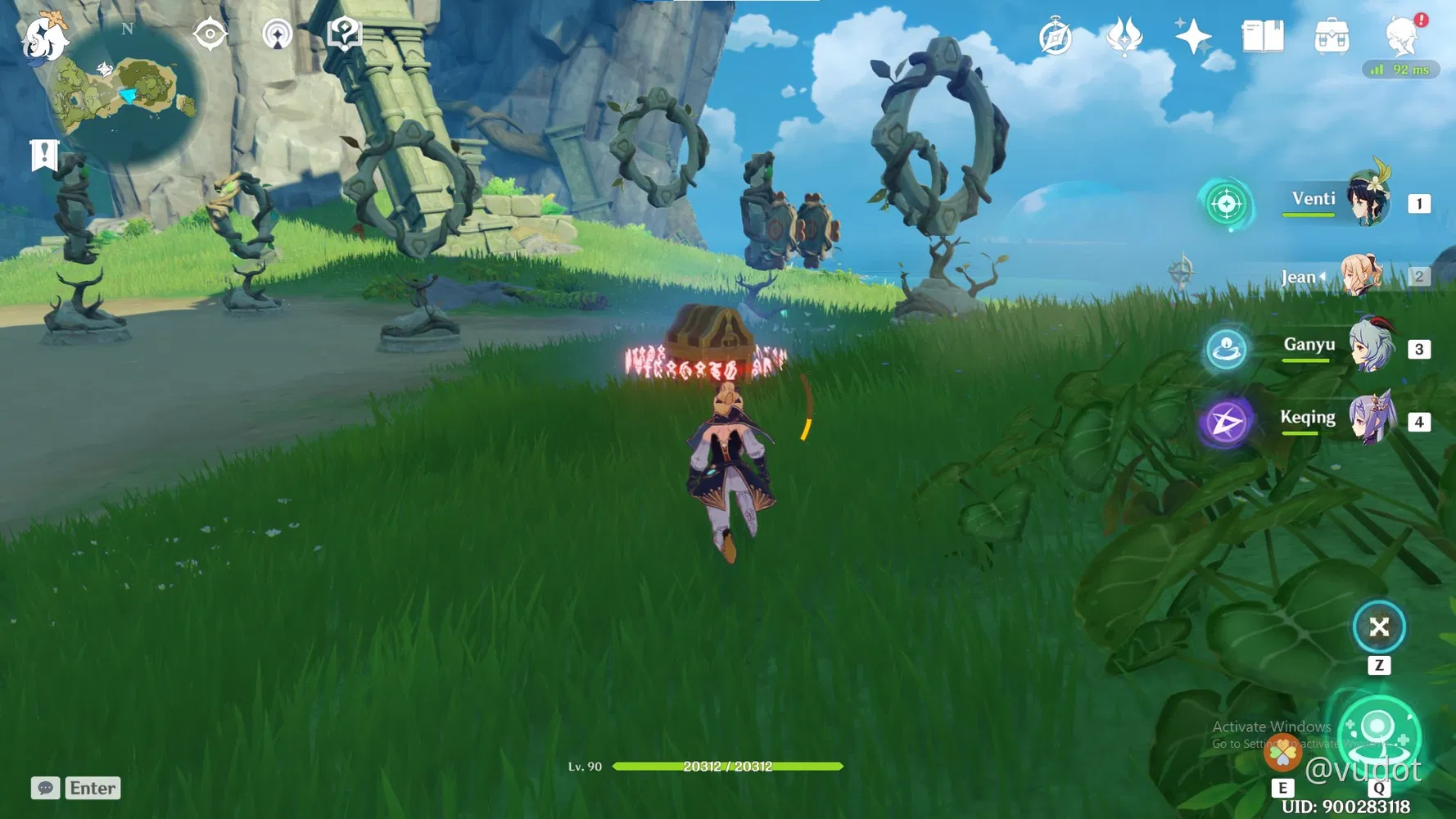Open the Adventurer Handbook
The image size is (1456, 819).
pyautogui.click(x=1262, y=34)
